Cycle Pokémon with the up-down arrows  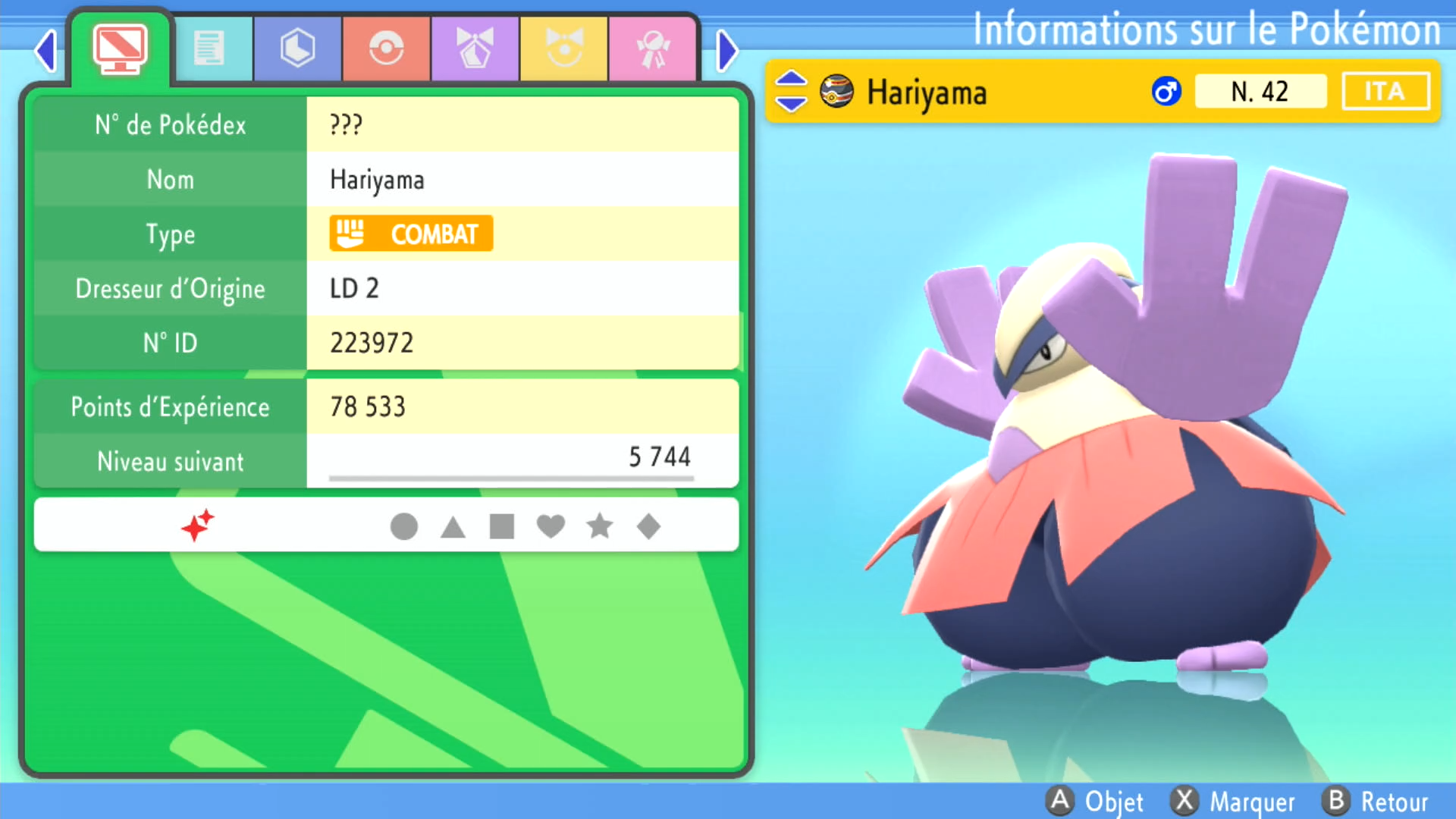click(x=791, y=91)
